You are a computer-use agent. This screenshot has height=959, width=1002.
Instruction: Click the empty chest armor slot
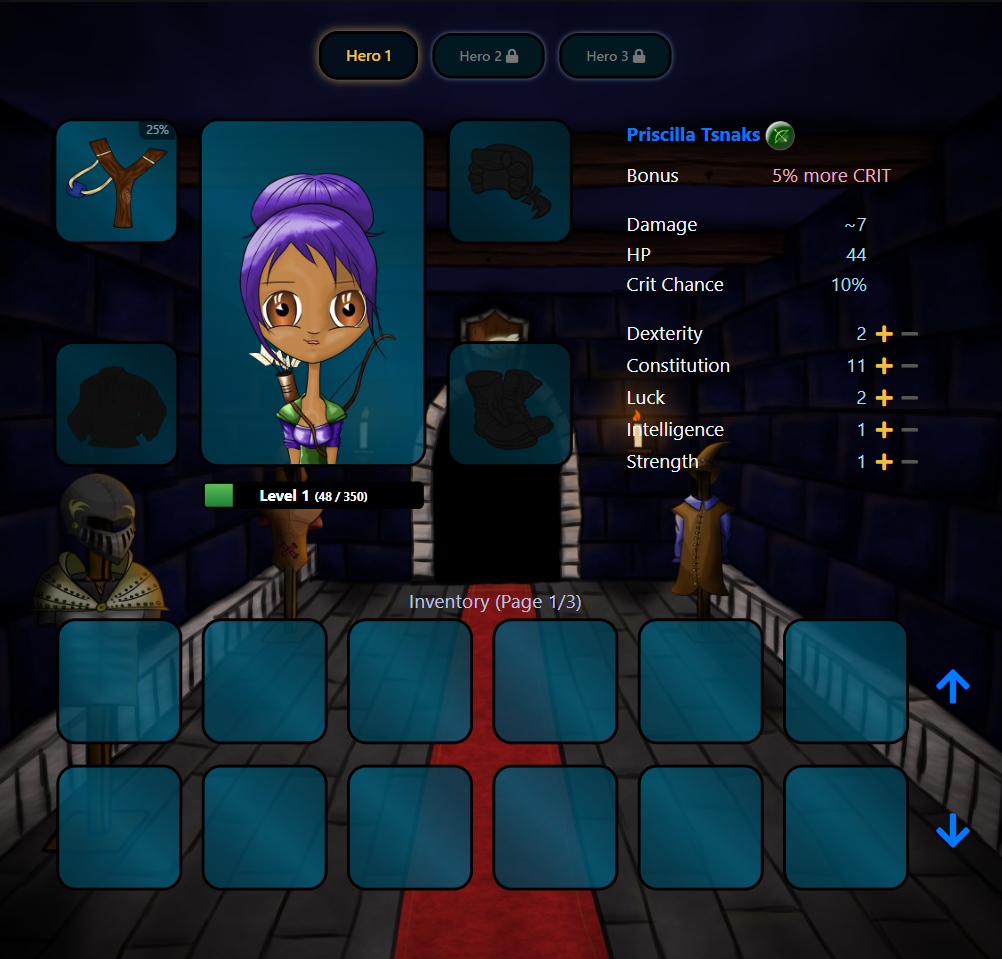(x=116, y=404)
